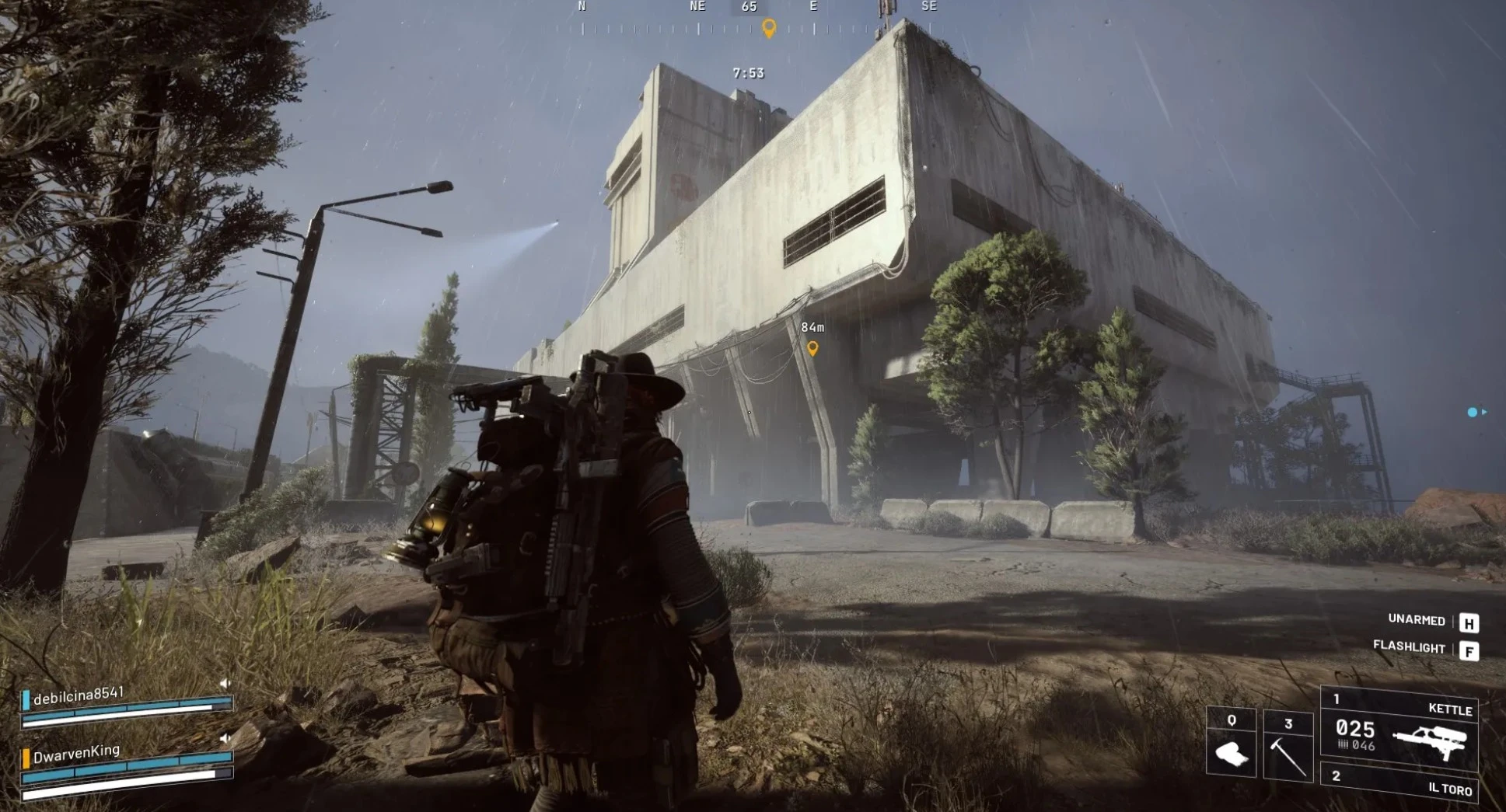
Task: Click the blue teammate indicator at screen edge
Action: click(x=1473, y=413)
